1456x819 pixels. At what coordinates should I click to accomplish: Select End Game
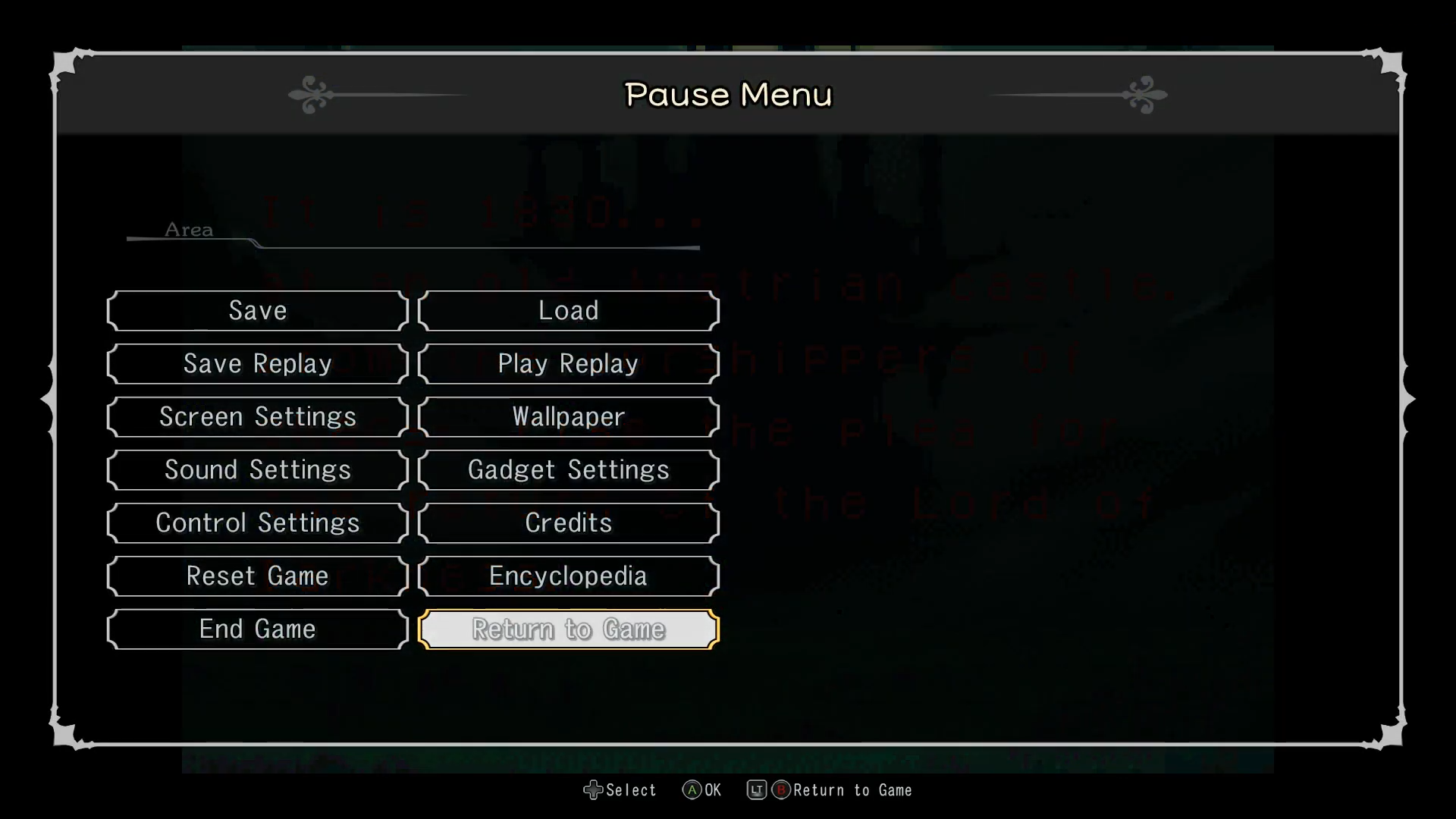tap(258, 629)
